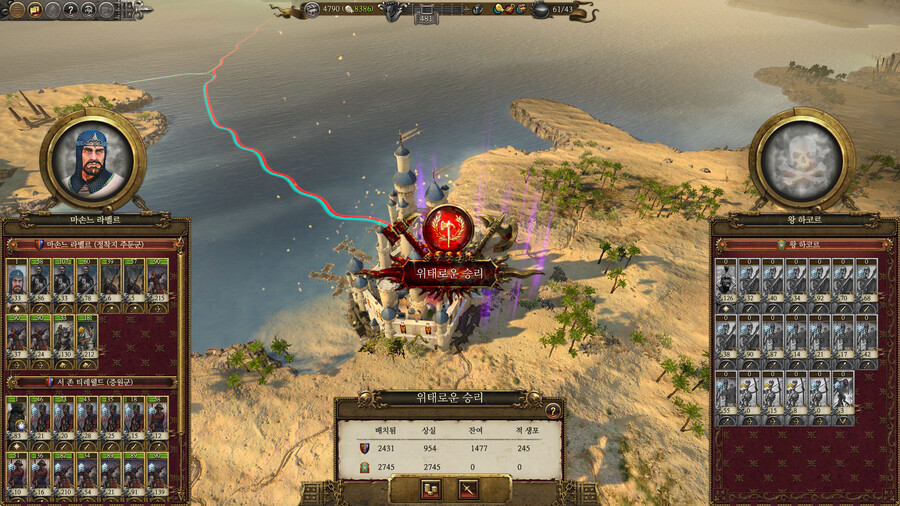
Task: Ransom captives with the gold coins button
Action: point(431,489)
